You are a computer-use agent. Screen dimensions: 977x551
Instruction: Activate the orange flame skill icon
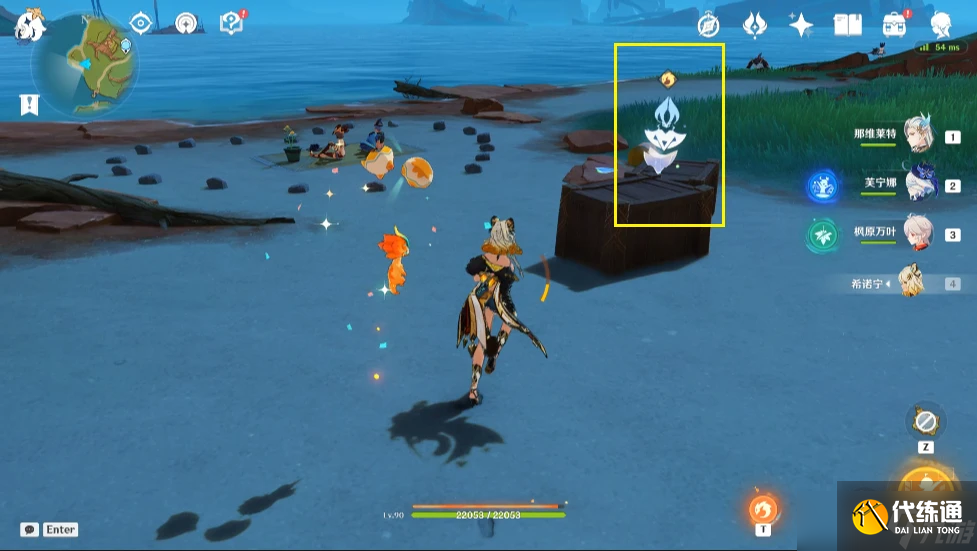pos(763,508)
